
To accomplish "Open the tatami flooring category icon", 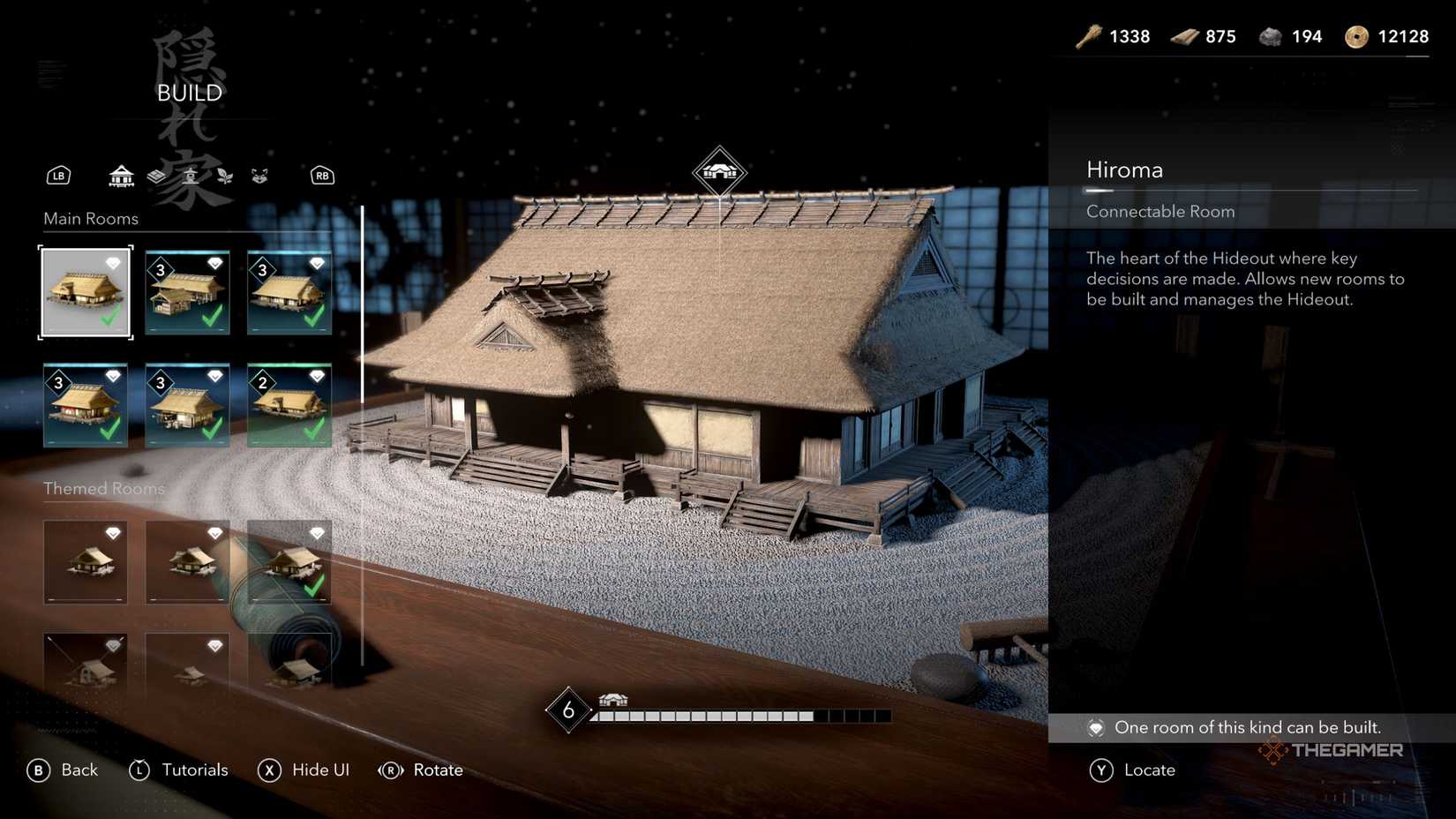I will (x=156, y=176).
